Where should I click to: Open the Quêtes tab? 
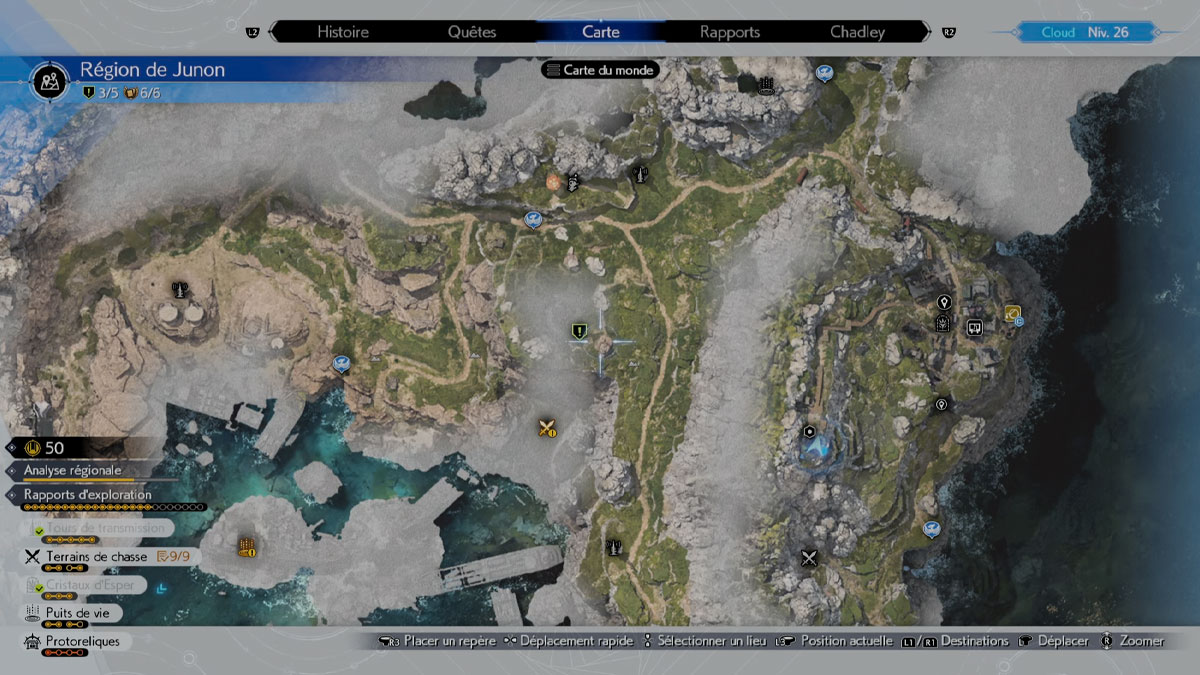pos(474,32)
